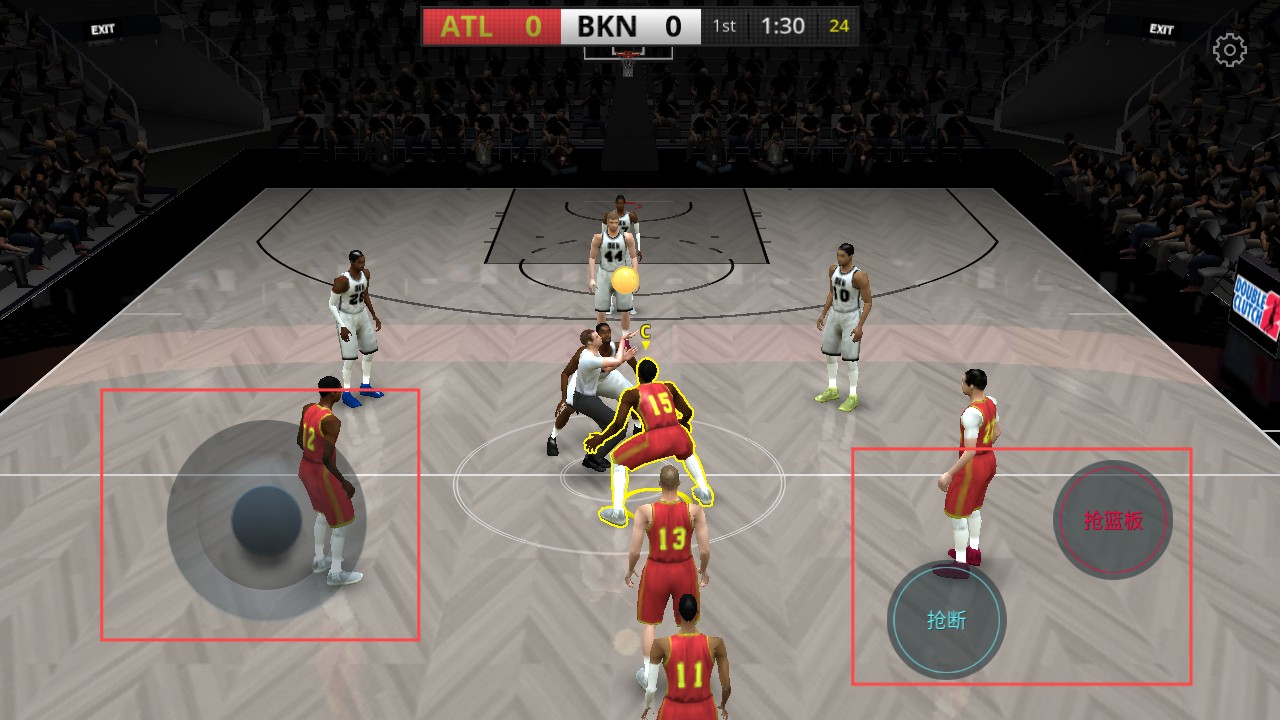Viewport: 1280px width, 720px height.
Task: Tap the 抢断 steal button
Action: click(x=946, y=620)
